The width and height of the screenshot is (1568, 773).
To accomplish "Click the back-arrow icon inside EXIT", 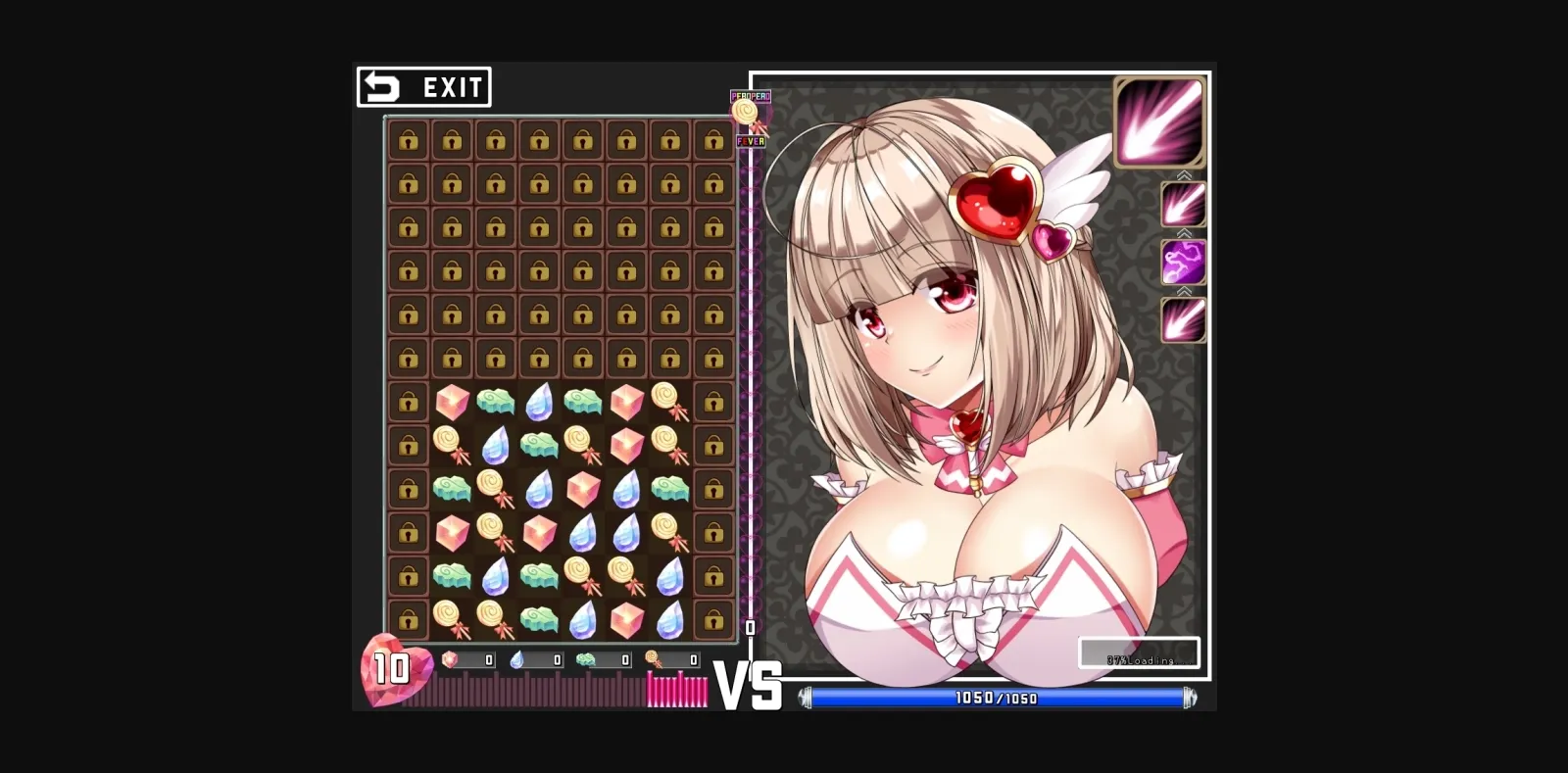I will tap(381, 87).
